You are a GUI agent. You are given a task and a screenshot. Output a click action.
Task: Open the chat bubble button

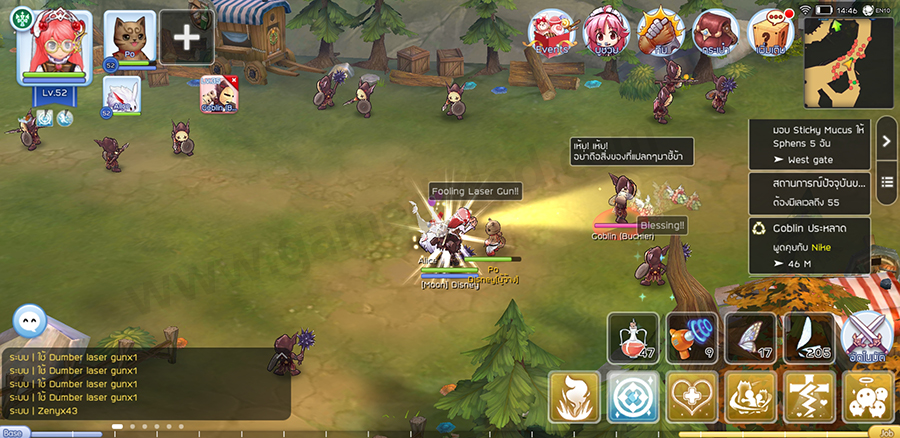pyautogui.click(x=29, y=322)
